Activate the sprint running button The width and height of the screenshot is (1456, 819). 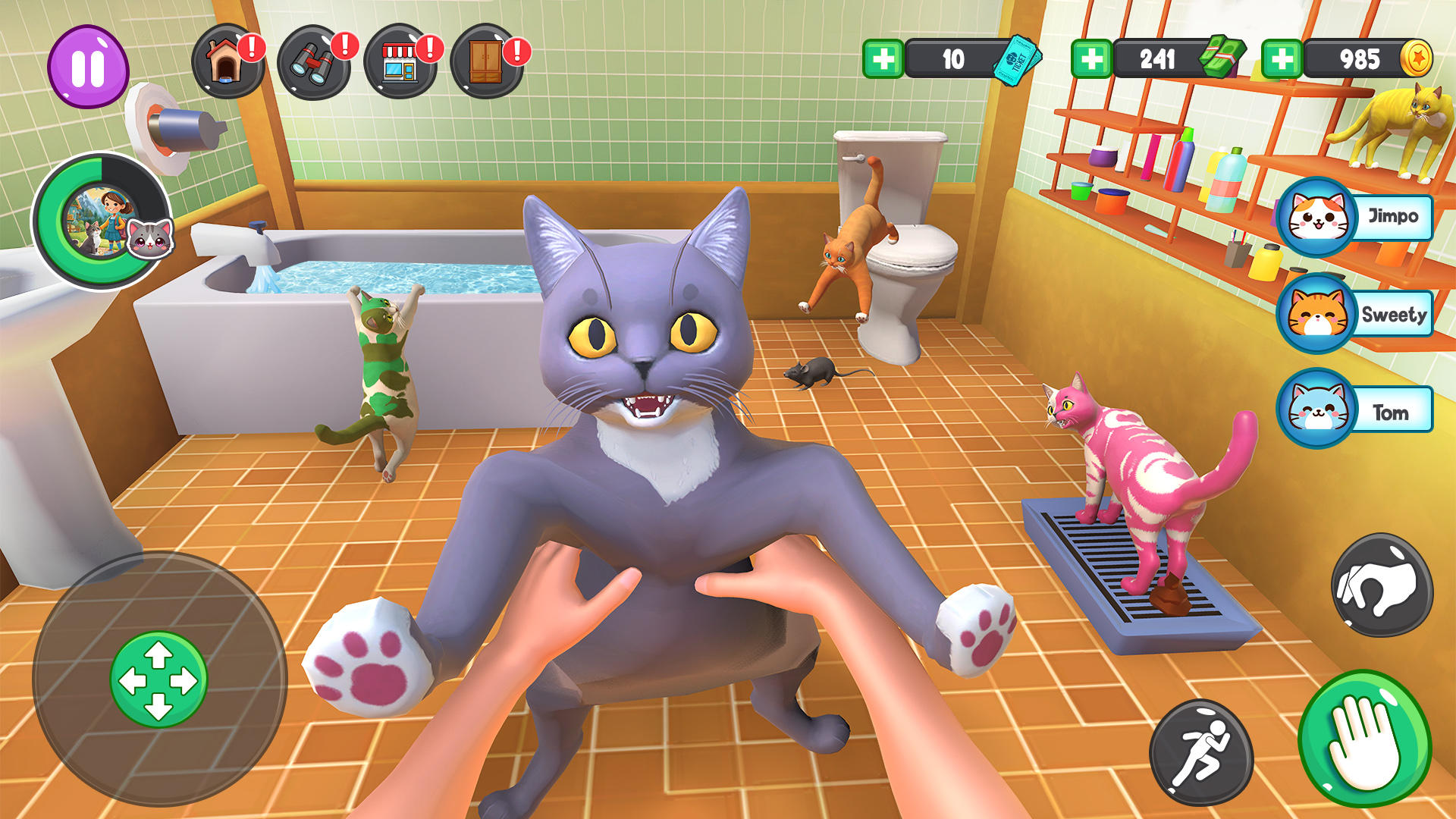[1201, 752]
